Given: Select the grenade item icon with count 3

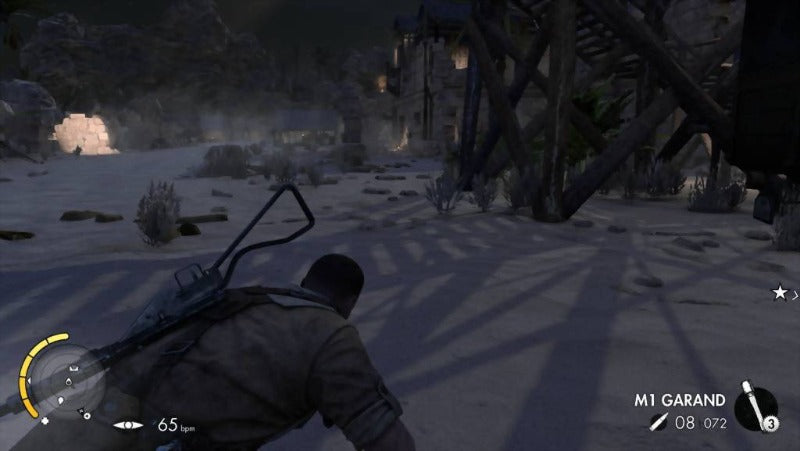Looking at the screenshot, I should pyautogui.click(x=758, y=408).
